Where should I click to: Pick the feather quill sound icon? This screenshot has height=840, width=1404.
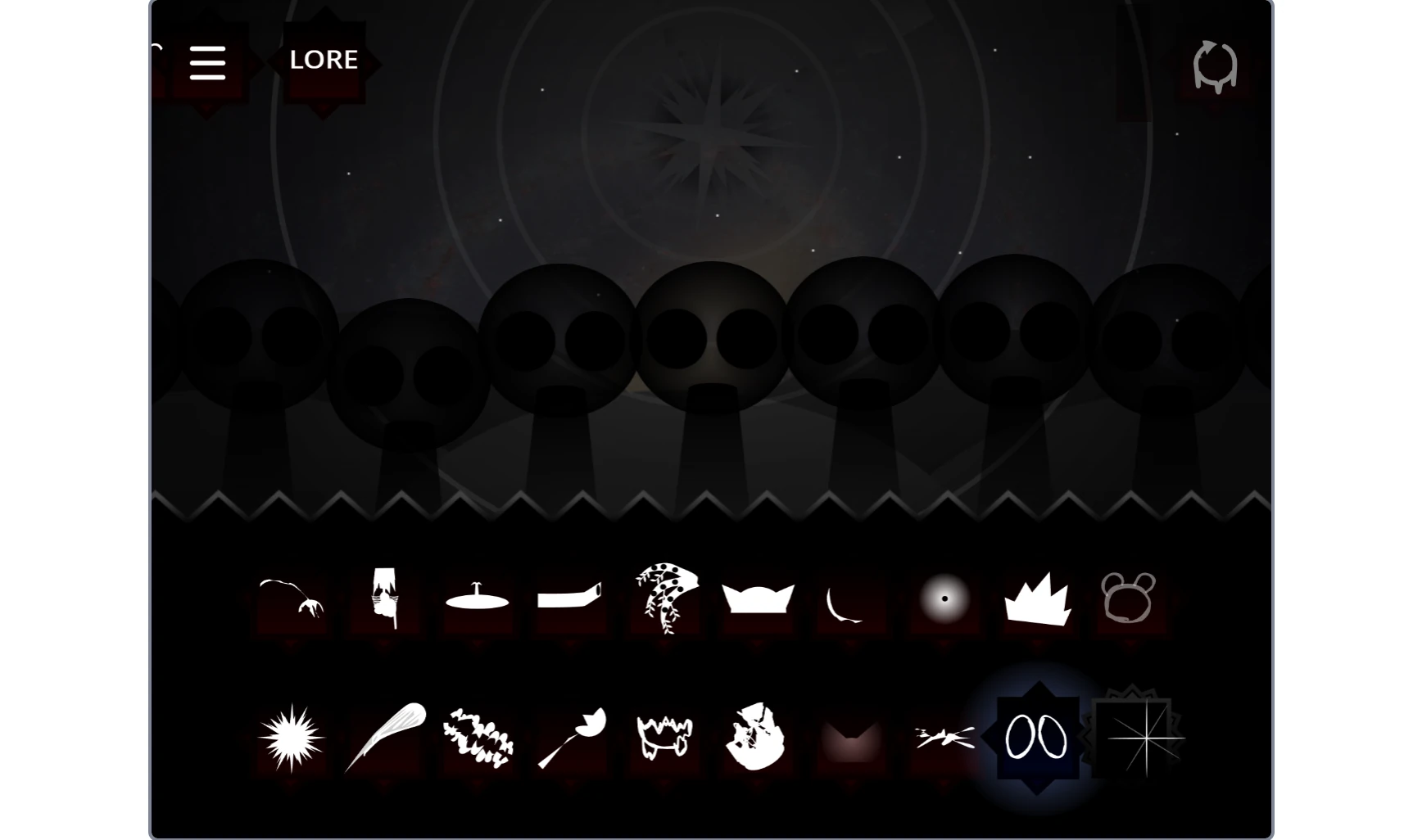pos(386,735)
